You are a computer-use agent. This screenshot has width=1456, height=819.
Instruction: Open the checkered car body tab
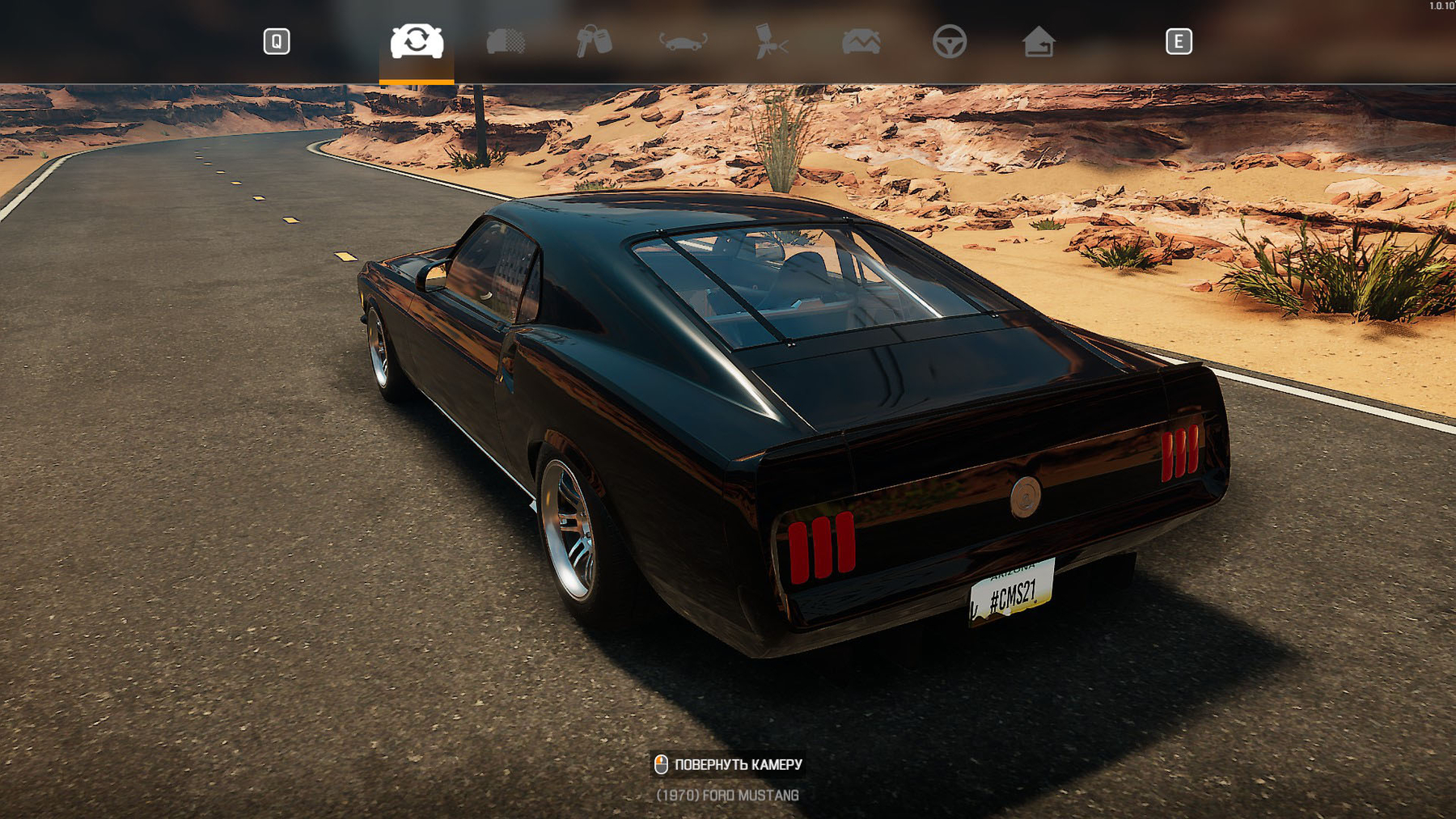point(506,41)
